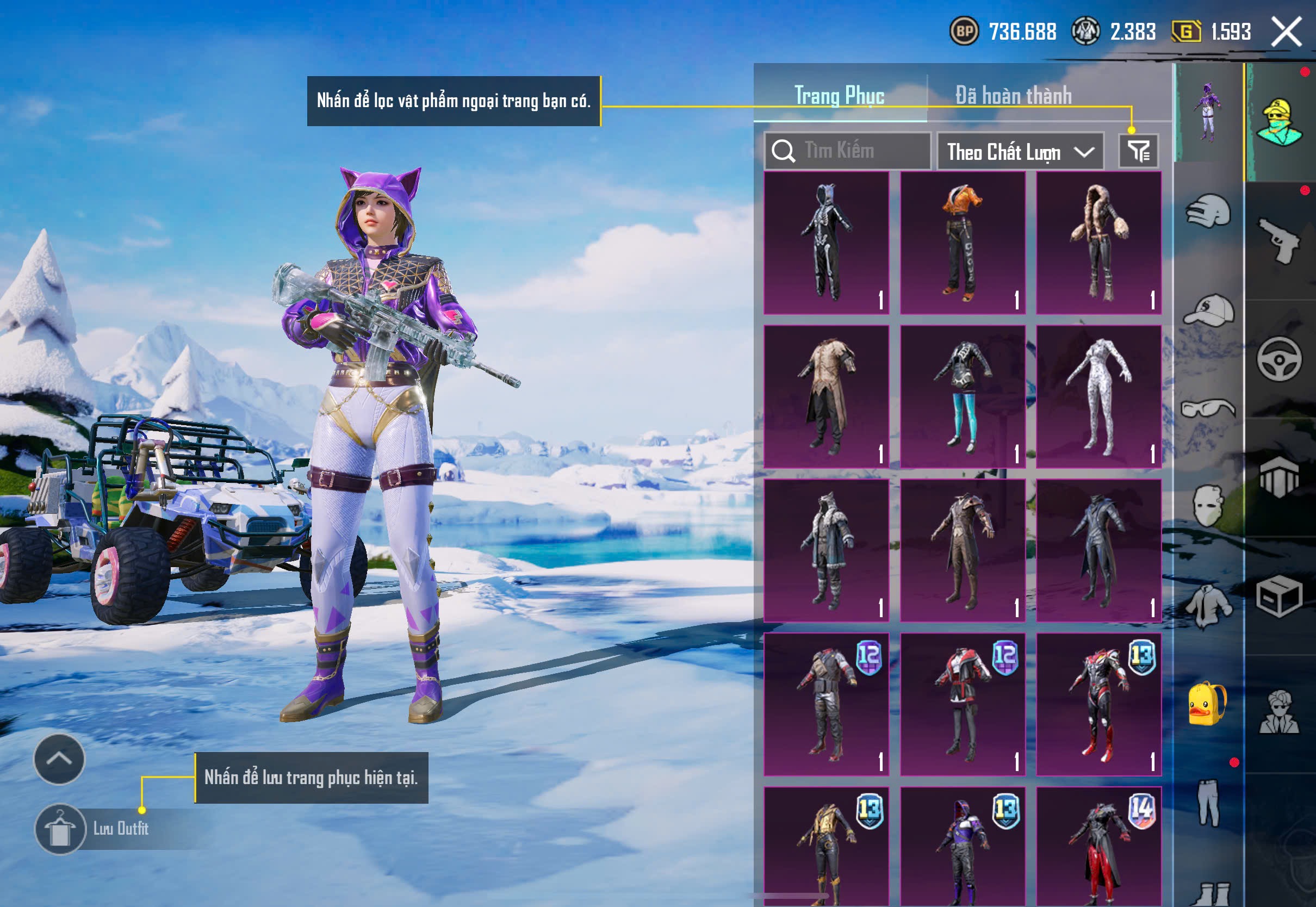Open the glasses accessory category
The width and height of the screenshot is (1316, 907).
point(1208,408)
